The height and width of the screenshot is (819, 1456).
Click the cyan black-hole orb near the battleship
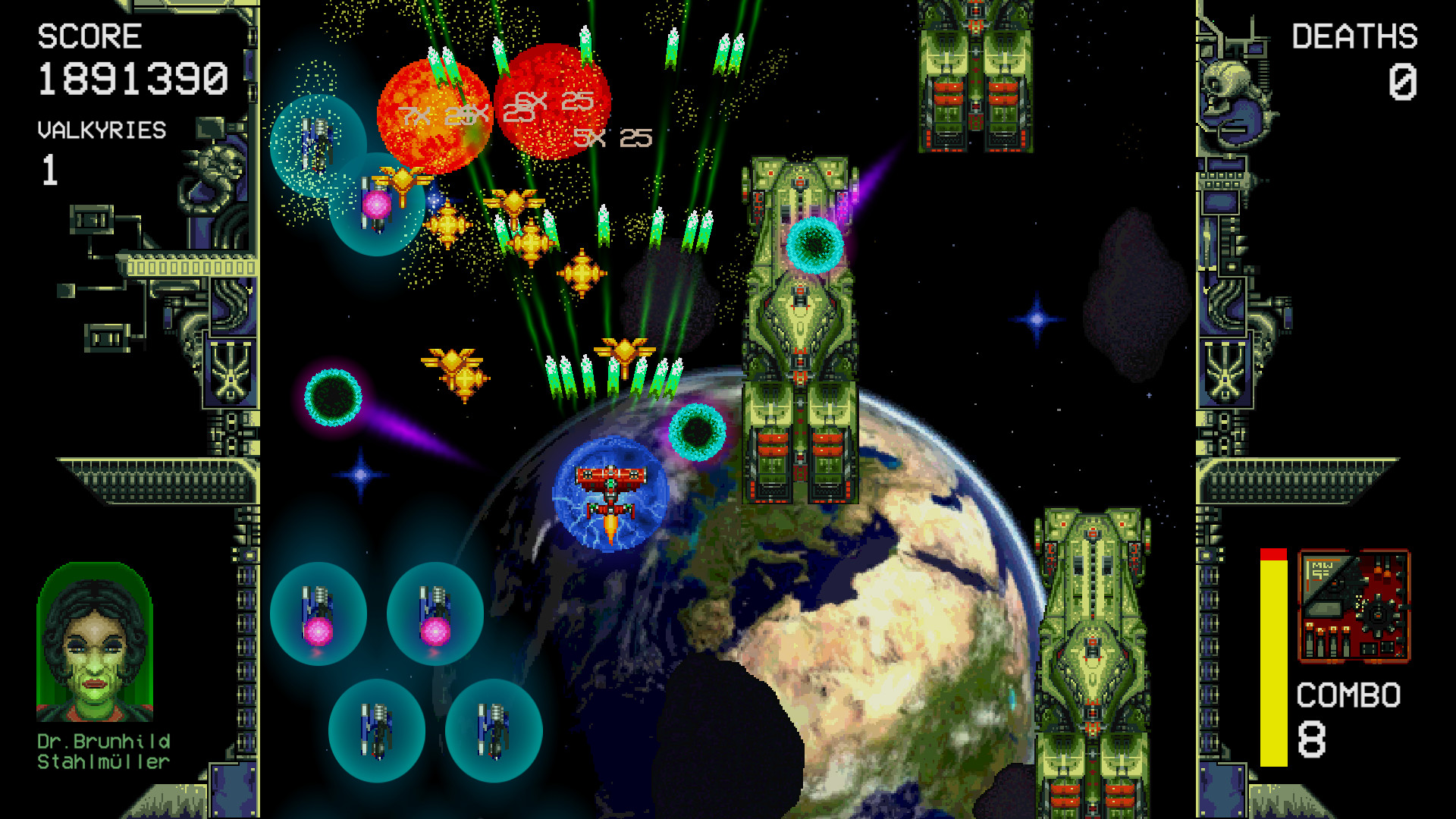tap(815, 246)
